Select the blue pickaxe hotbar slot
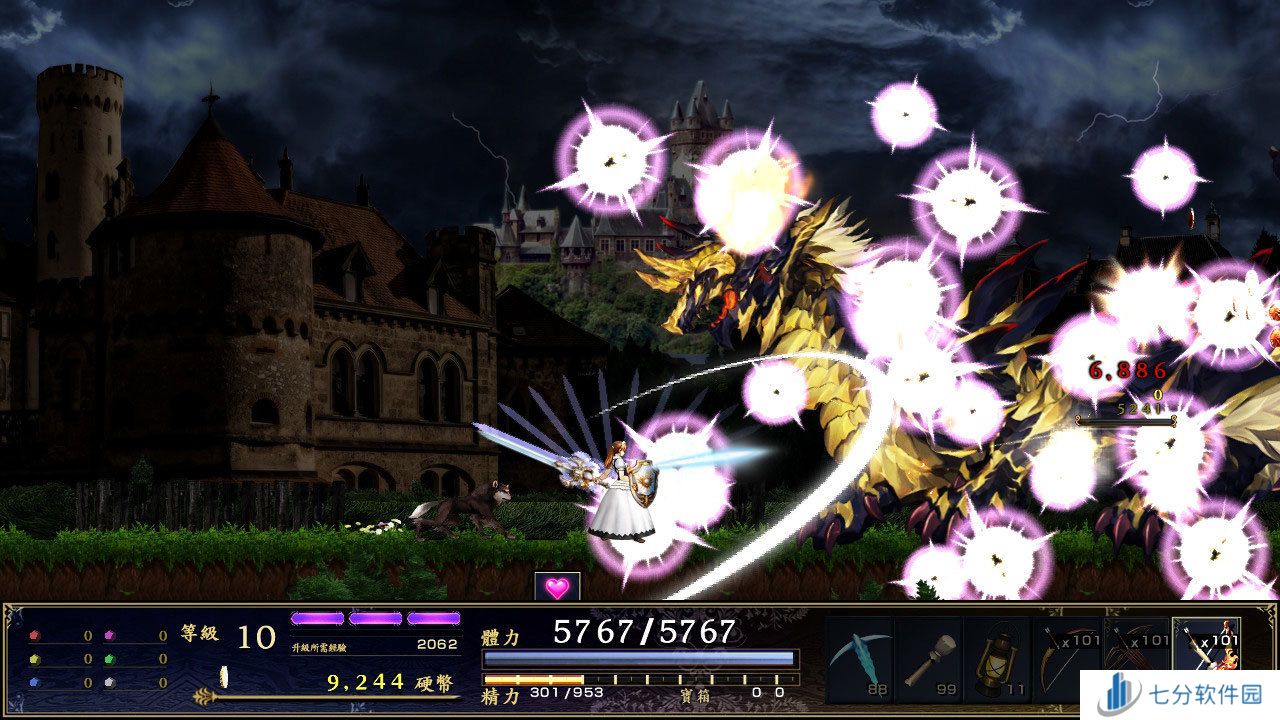This screenshot has width=1280, height=720. pyautogui.click(x=859, y=659)
